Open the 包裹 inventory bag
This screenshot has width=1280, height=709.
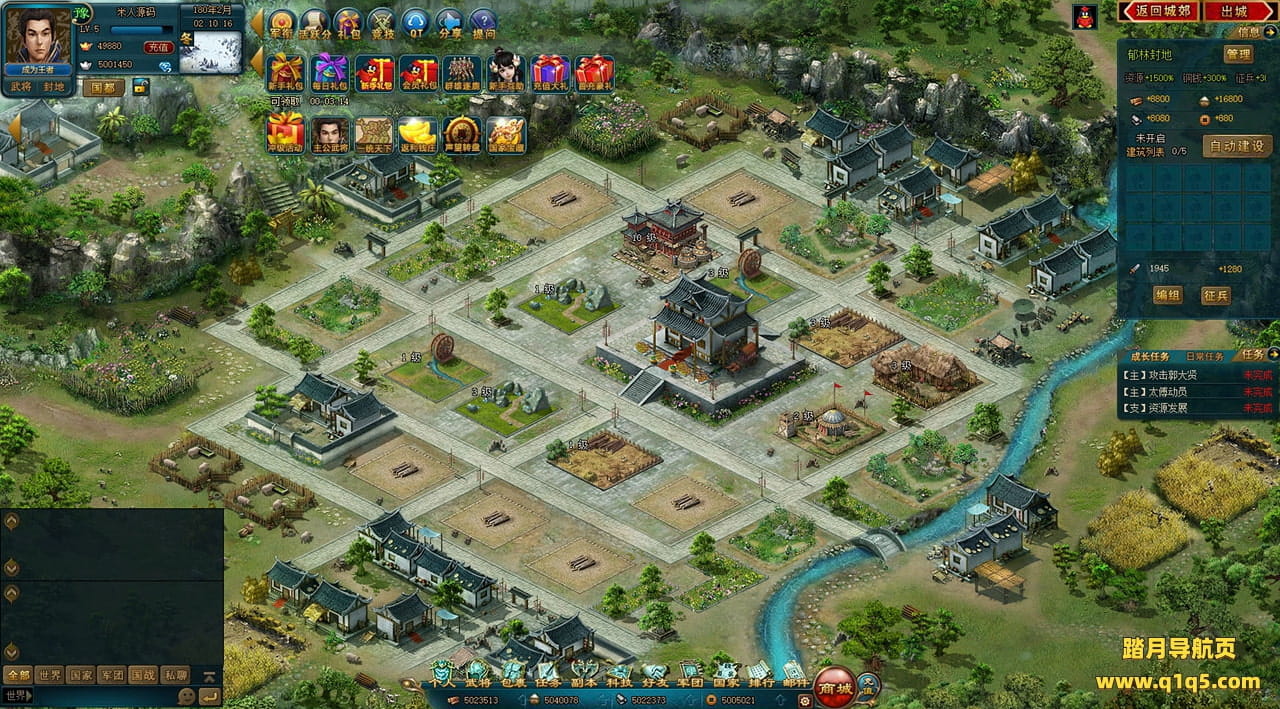point(512,672)
